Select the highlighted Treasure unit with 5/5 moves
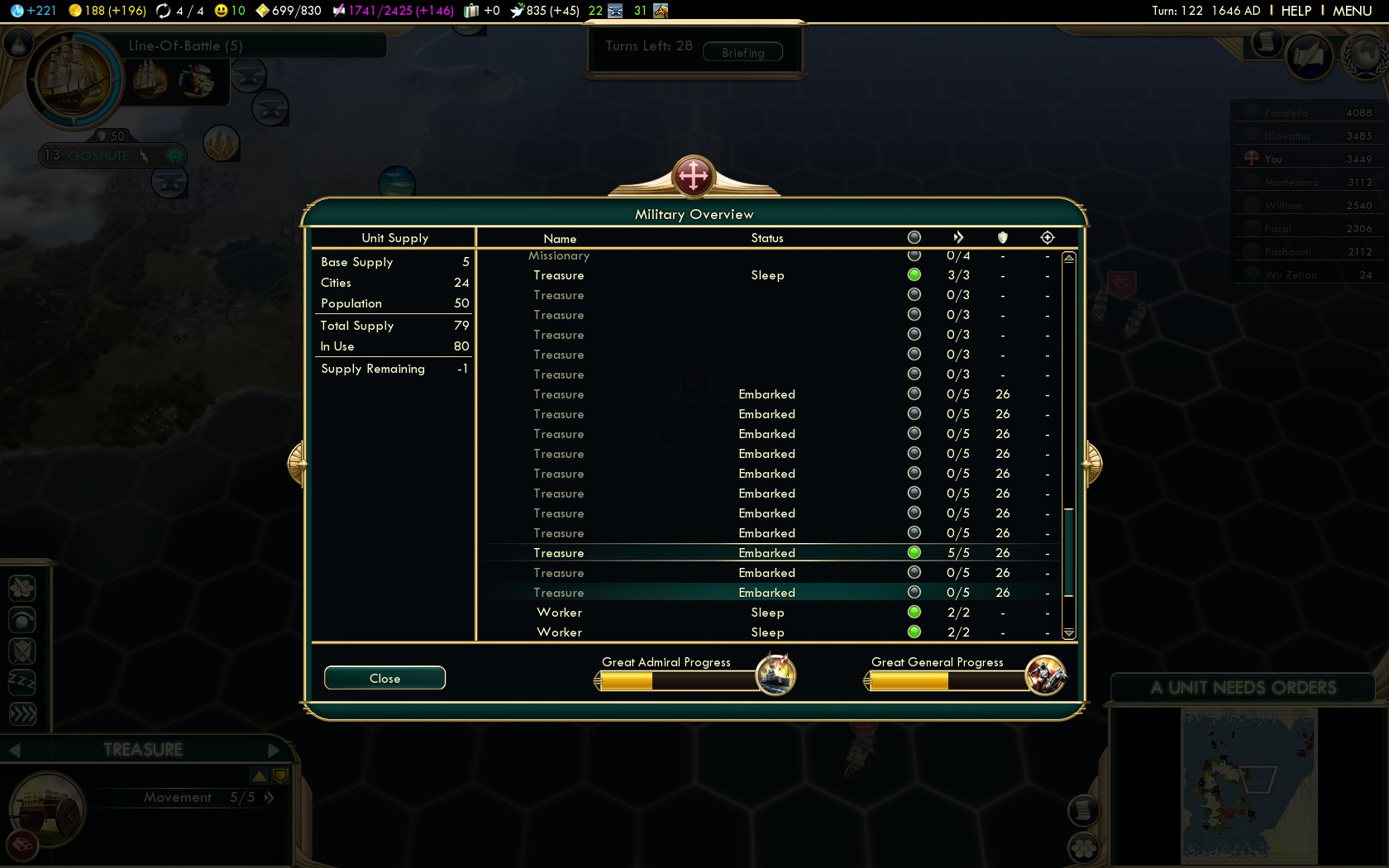1389x868 pixels. pyautogui.click(x=559, y=553)
